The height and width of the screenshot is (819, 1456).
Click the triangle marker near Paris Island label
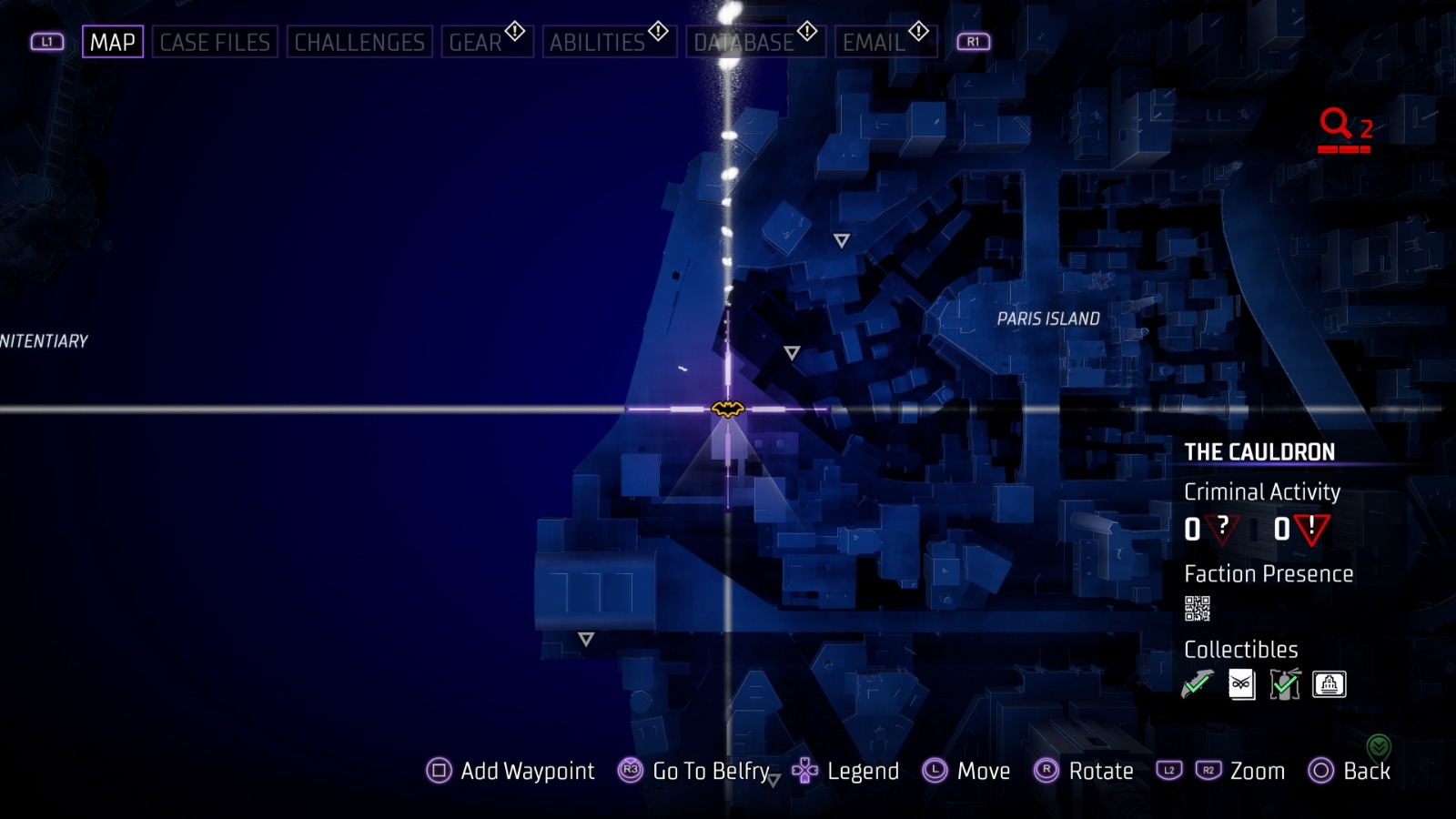tap(841, 240)
